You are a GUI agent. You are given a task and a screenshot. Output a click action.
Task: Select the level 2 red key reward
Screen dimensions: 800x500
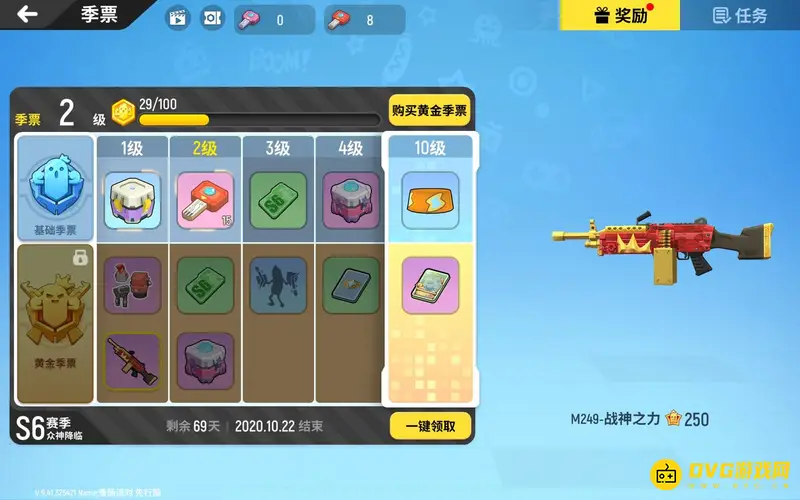(x=205, y=199)
